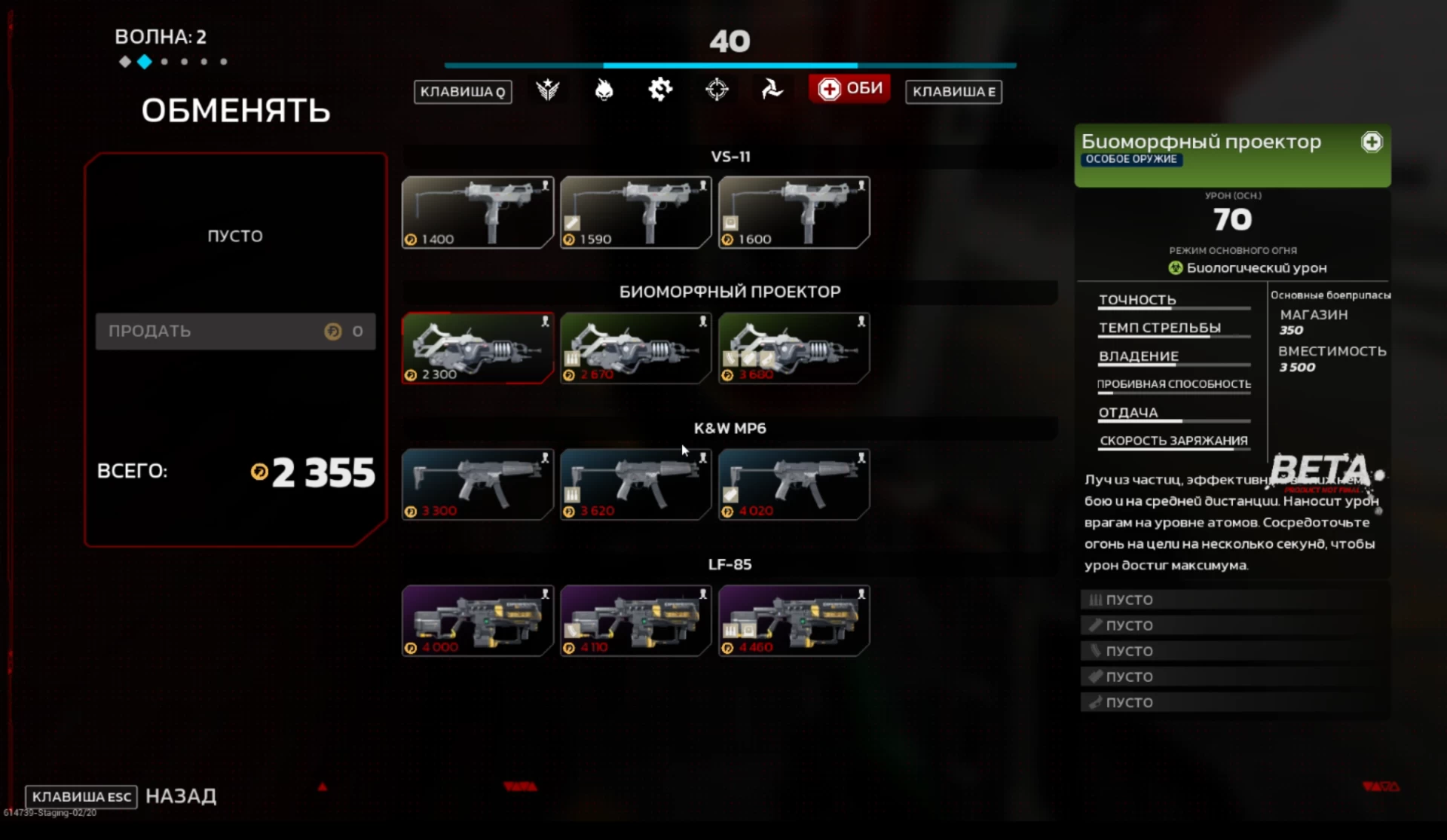
Task: Switch to the flame perk tab
Action: [x=604, y=90]
